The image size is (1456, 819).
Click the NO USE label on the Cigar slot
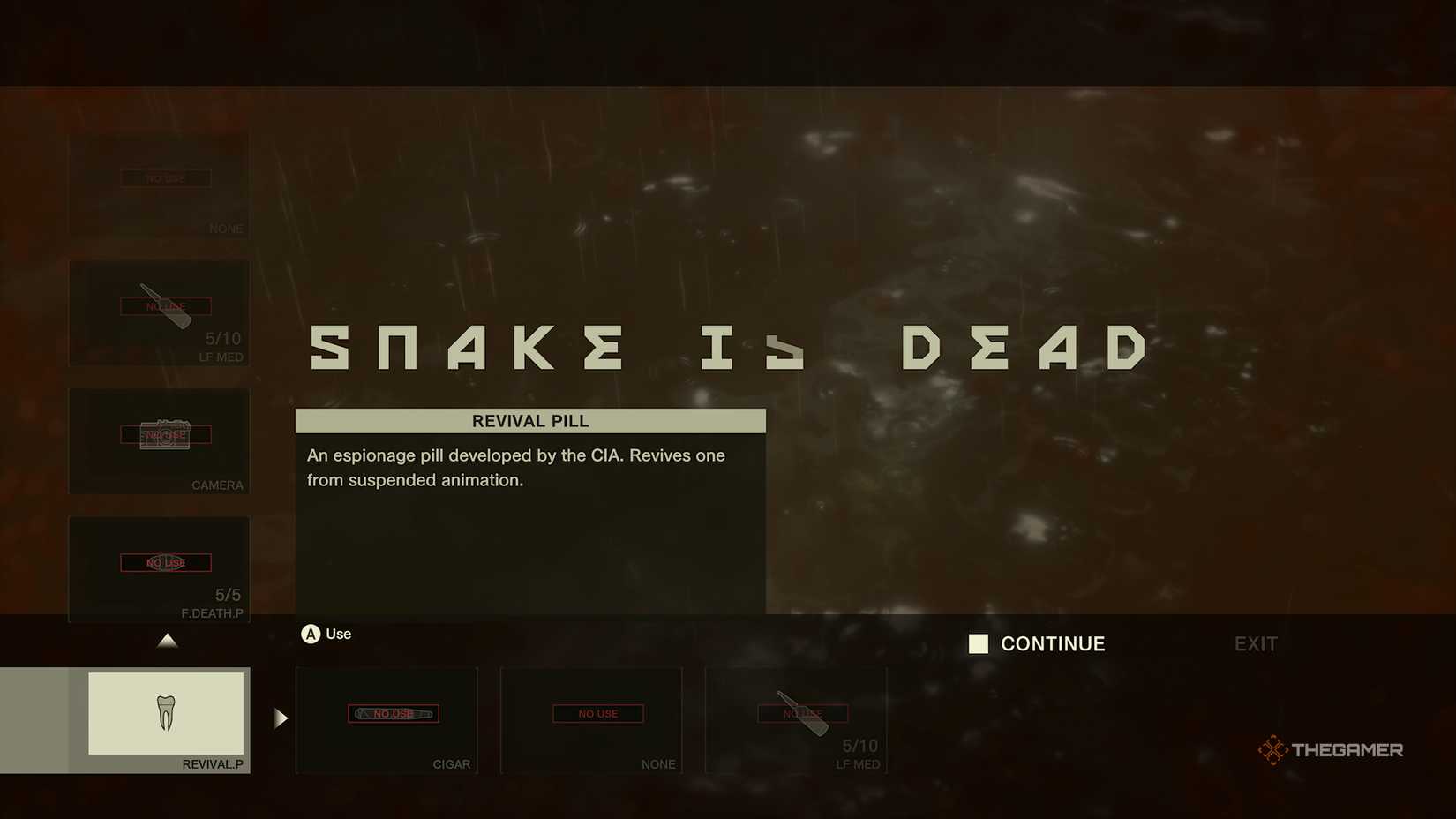point(393,714)
